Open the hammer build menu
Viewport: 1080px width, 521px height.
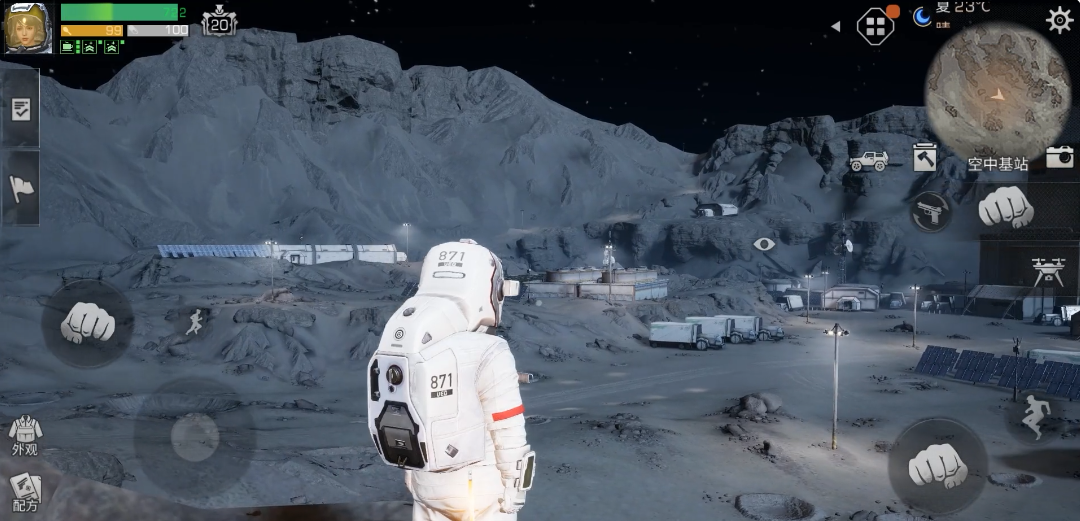[924, 158]
